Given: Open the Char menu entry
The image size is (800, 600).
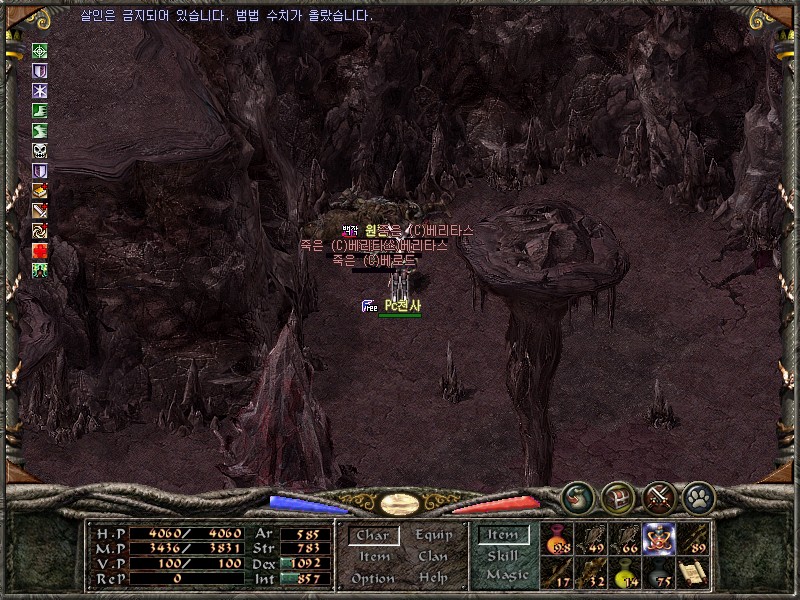Looking at the screenshot, I should tap(374, 536).
